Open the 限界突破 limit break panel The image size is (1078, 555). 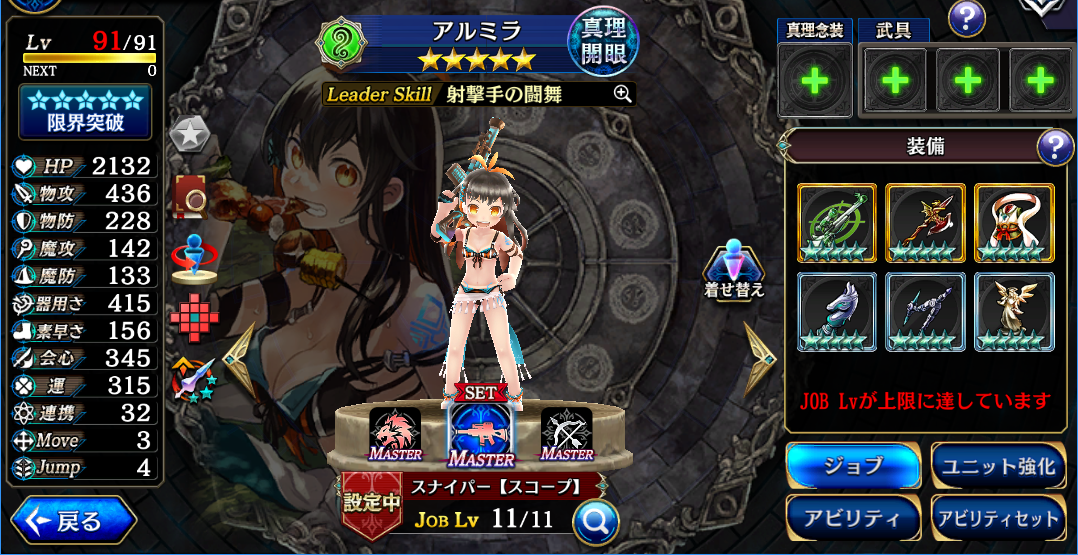pos(85,111)
